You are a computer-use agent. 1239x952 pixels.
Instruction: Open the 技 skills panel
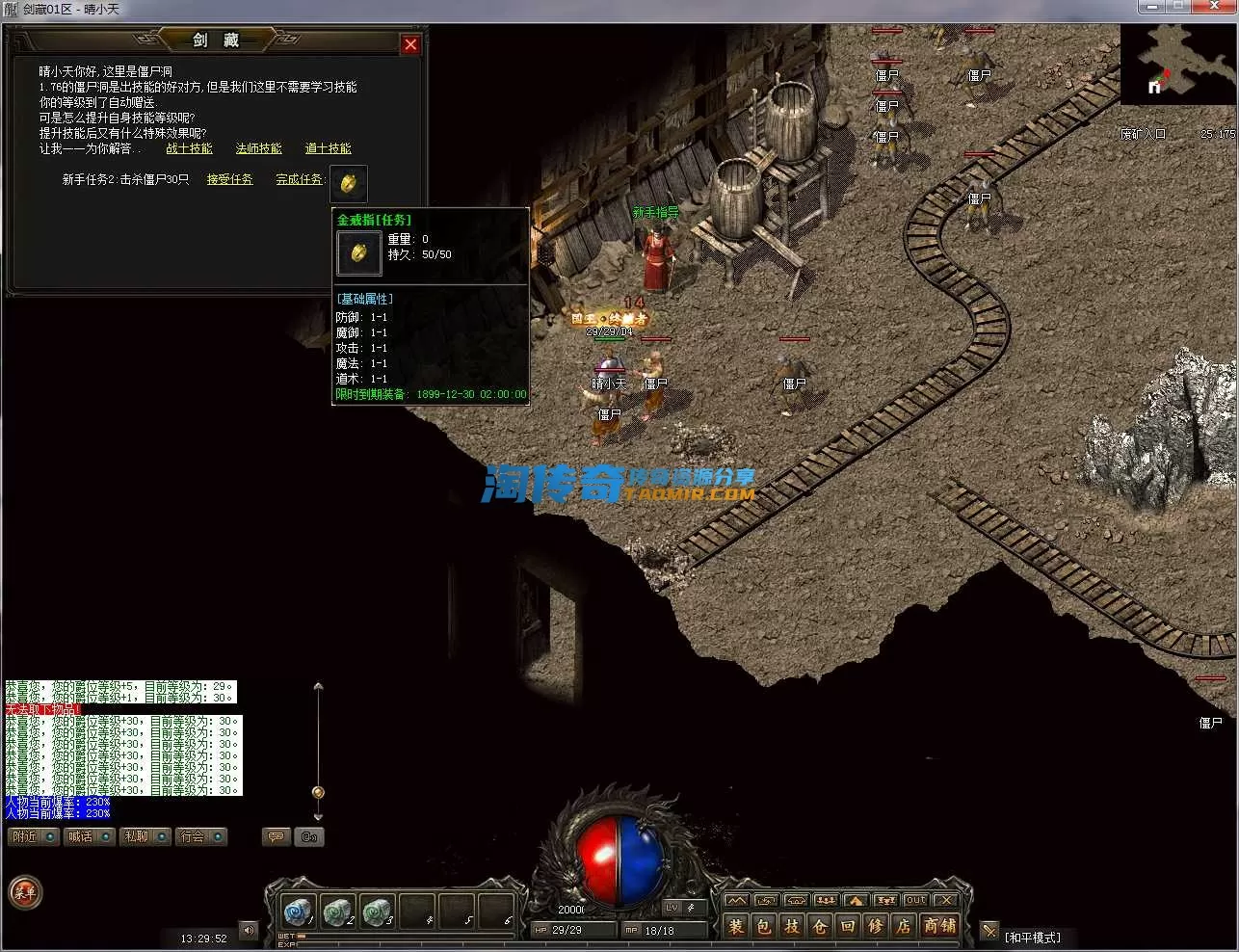point(792,927)
